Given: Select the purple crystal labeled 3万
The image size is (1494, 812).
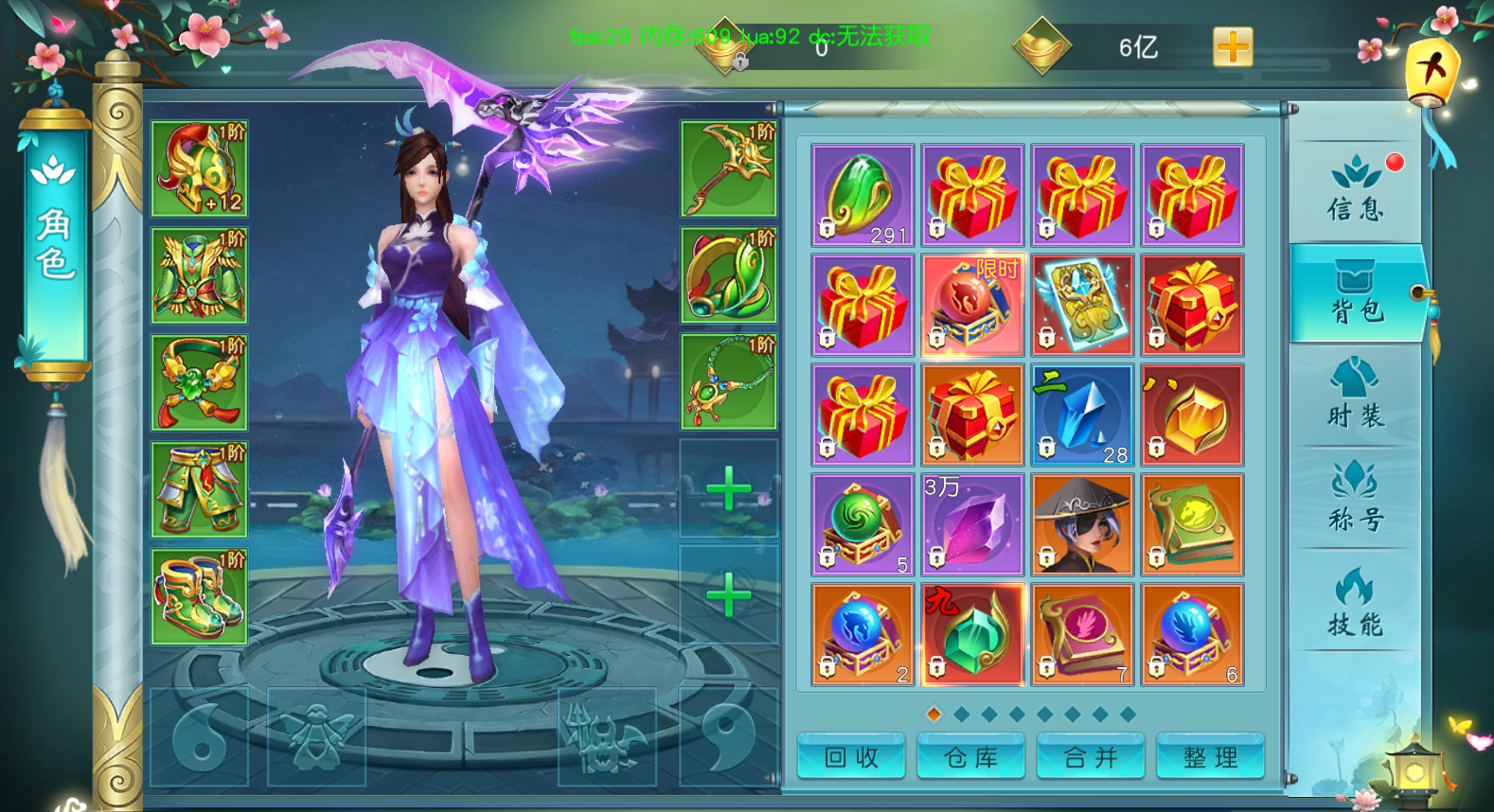Looking at the screenshot, I should (x=972, y=525).
